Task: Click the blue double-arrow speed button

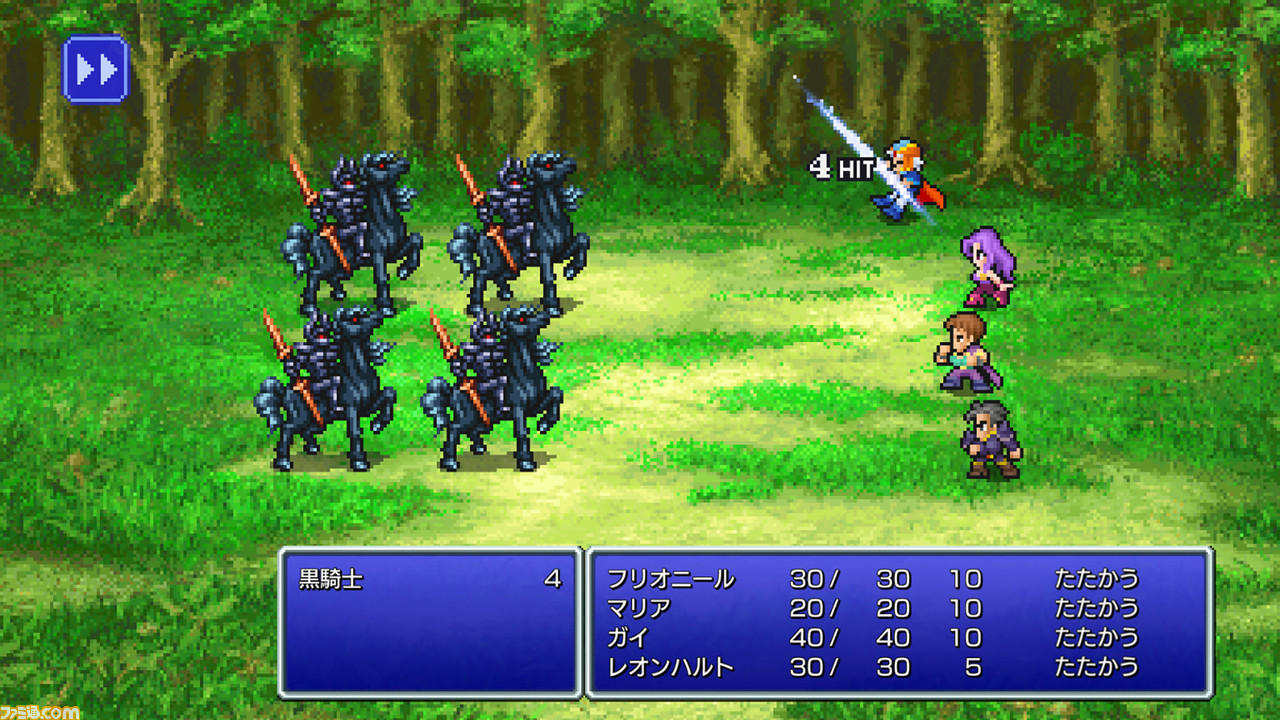Action: [x=95, y=70]
